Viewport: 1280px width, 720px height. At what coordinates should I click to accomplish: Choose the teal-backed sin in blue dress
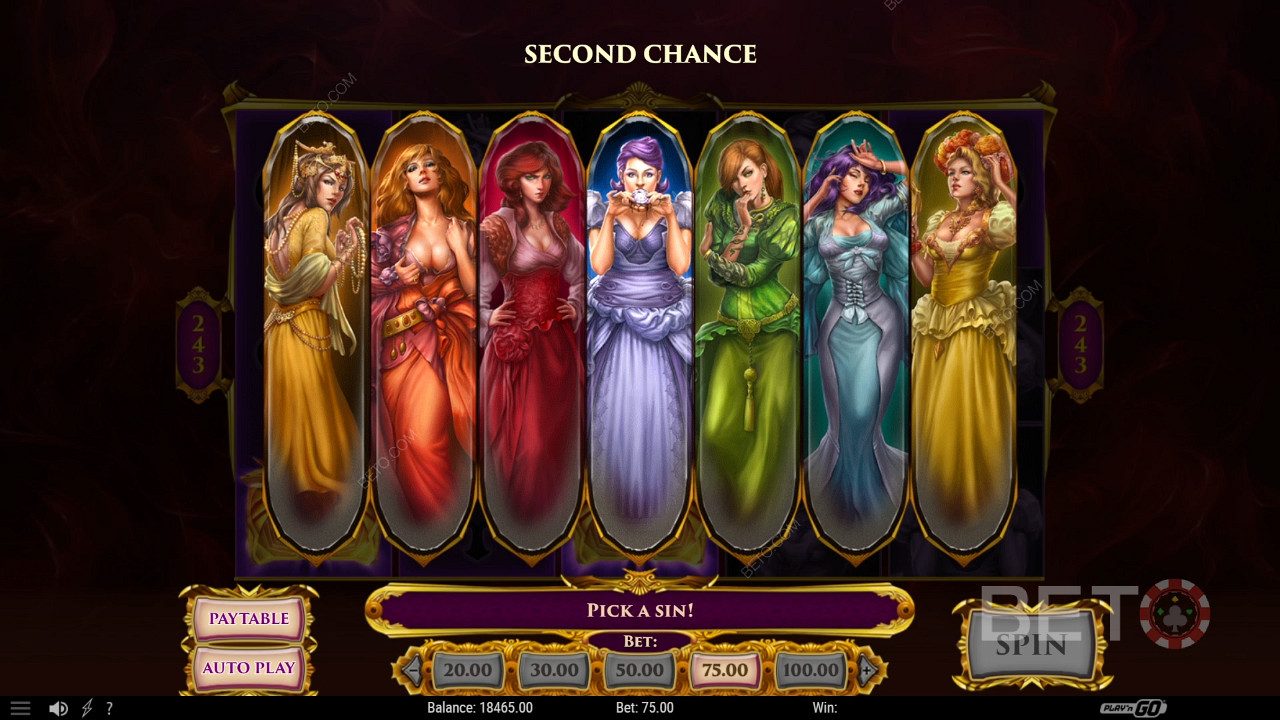pyautogui.click(x=855, y=330)
